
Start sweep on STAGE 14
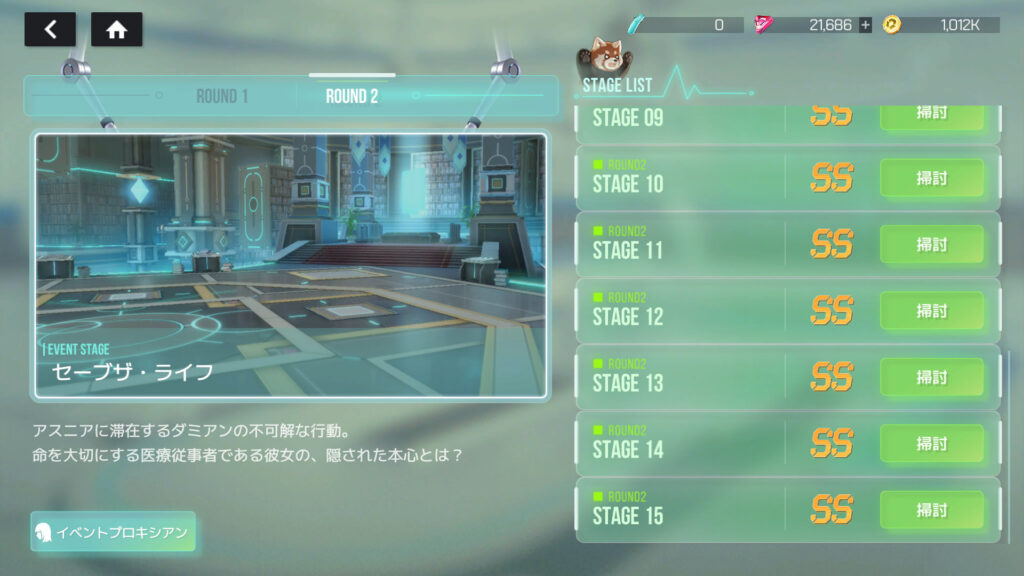931,443
